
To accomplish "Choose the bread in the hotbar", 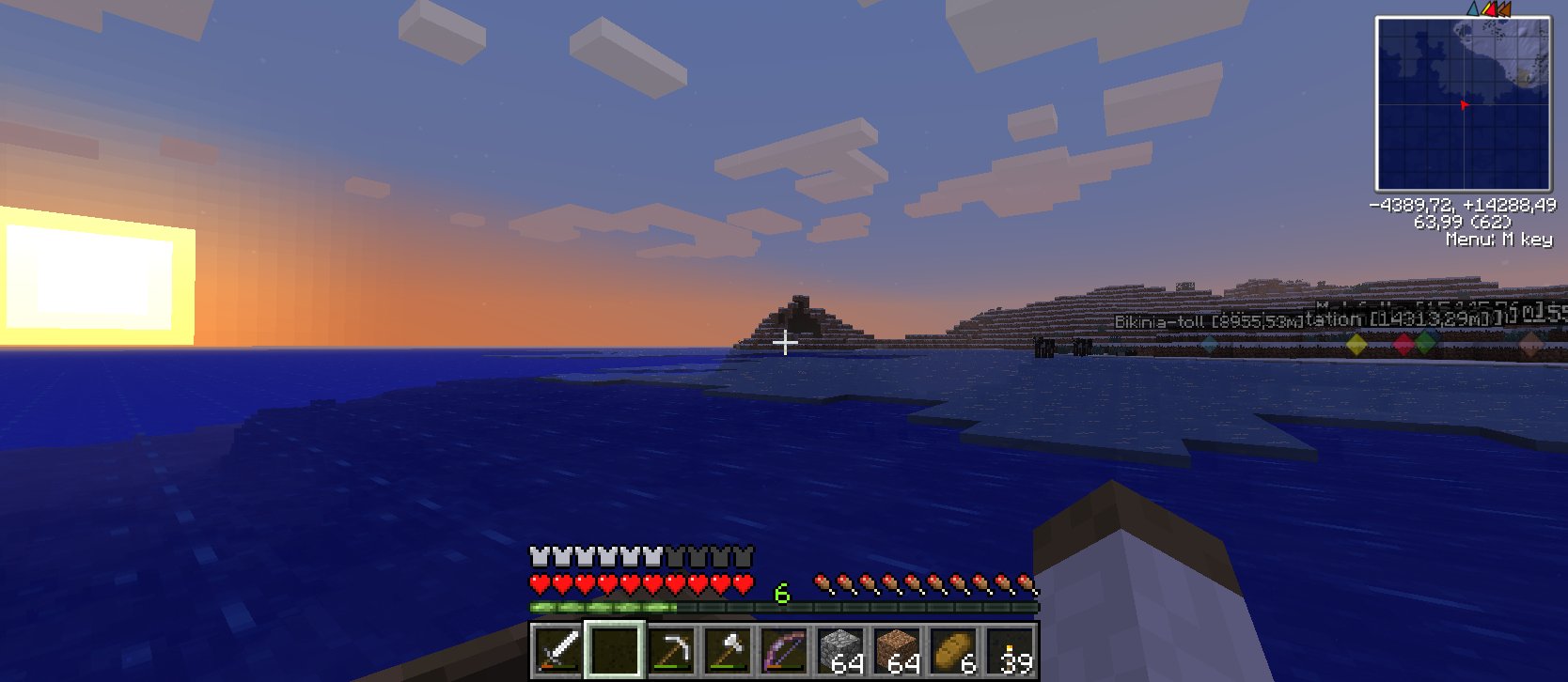I will (x=953, y=650).
